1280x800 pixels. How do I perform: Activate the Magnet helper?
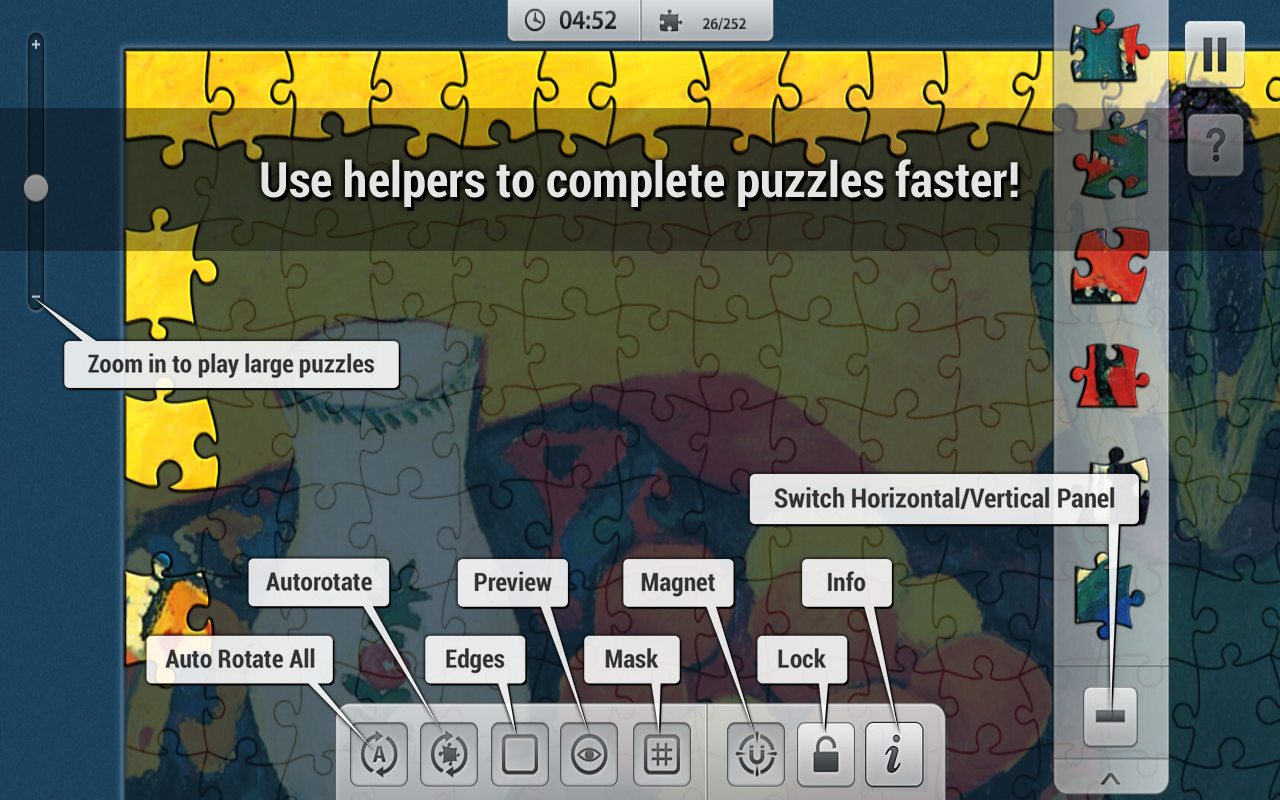point(757,755)
